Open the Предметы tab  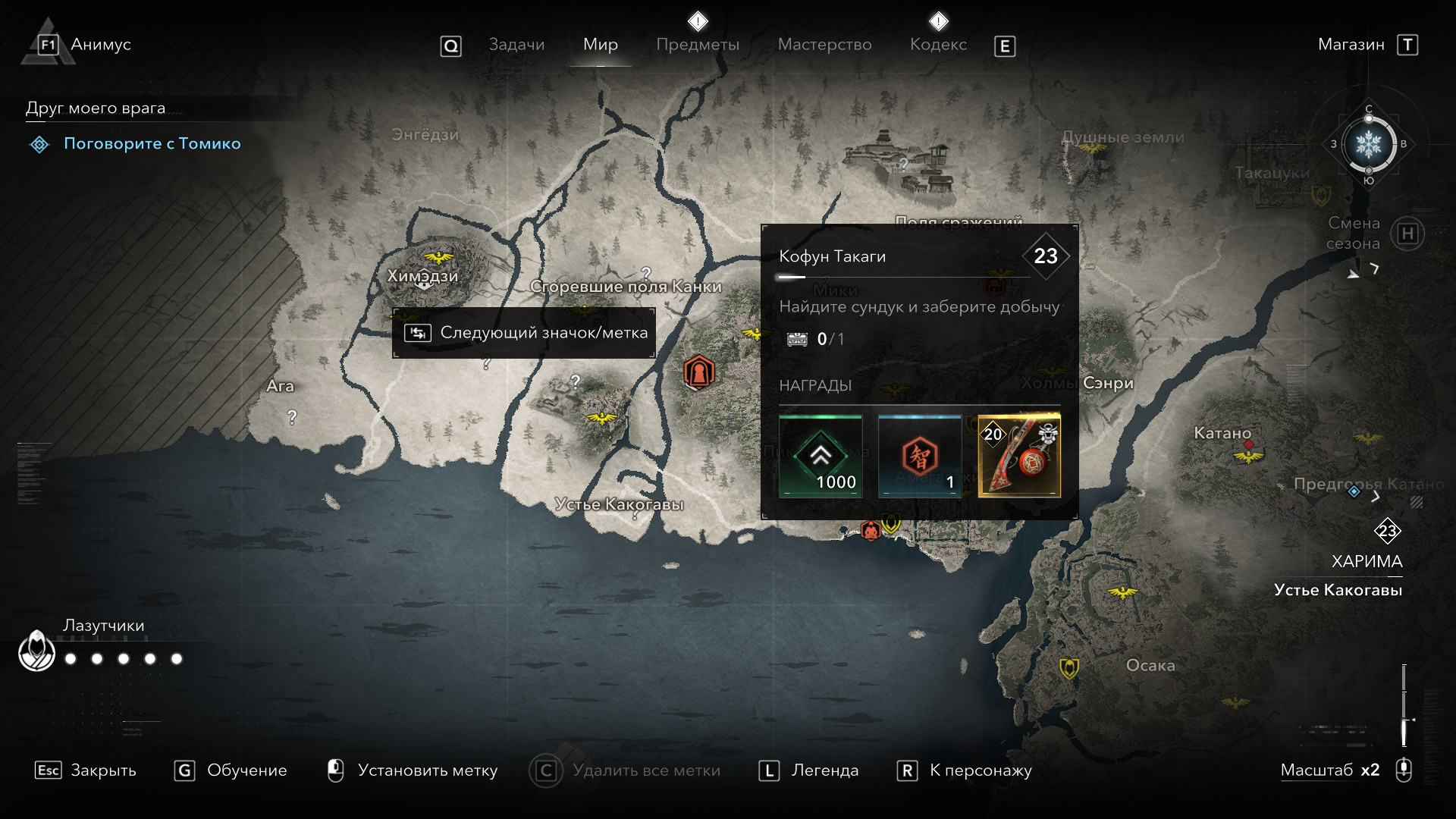coord(698,45)
